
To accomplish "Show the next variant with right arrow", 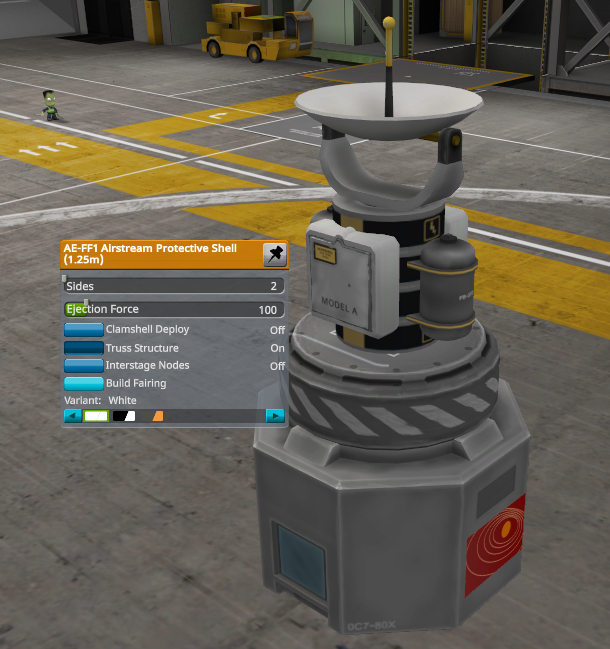I will click(275, 416).
